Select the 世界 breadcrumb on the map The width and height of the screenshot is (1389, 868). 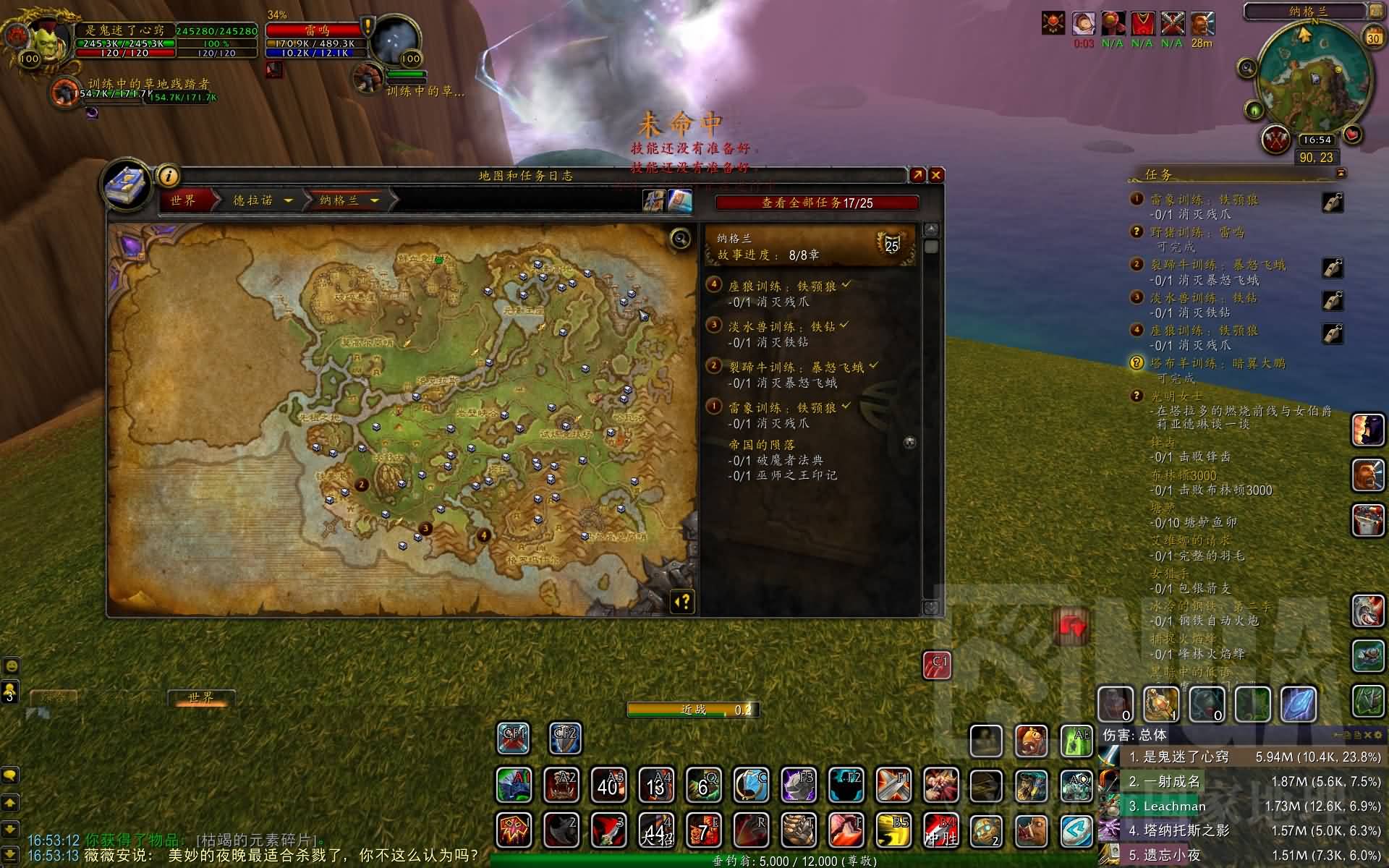[x=183, y=200]
